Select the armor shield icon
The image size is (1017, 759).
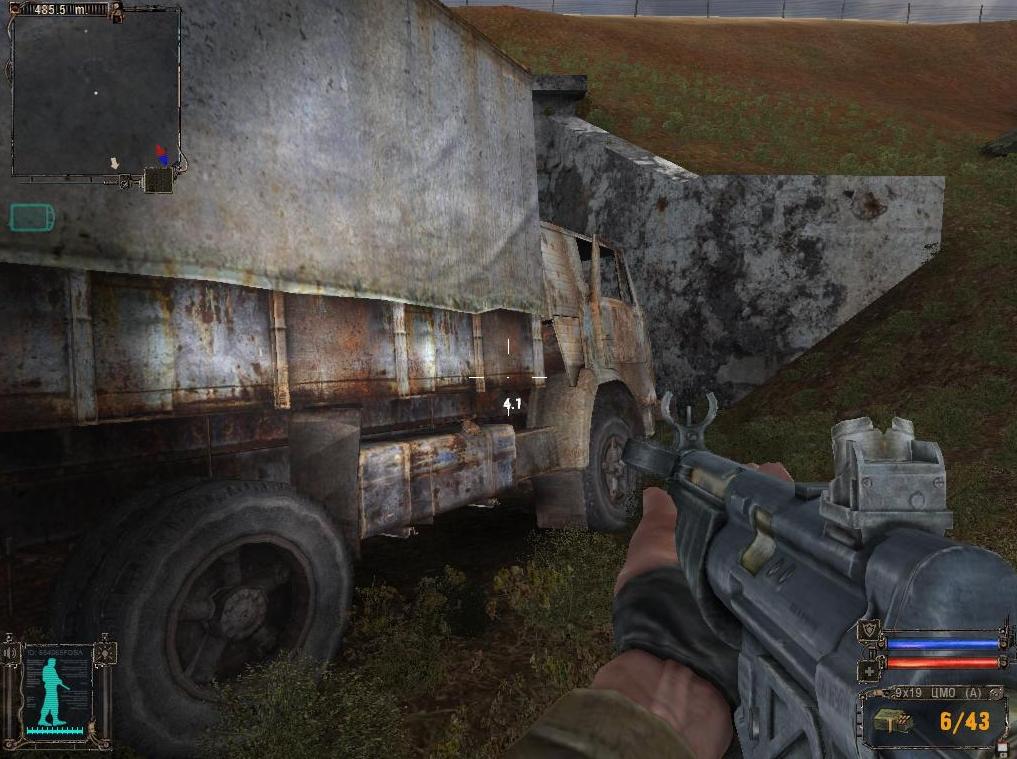tap(868, 631)
